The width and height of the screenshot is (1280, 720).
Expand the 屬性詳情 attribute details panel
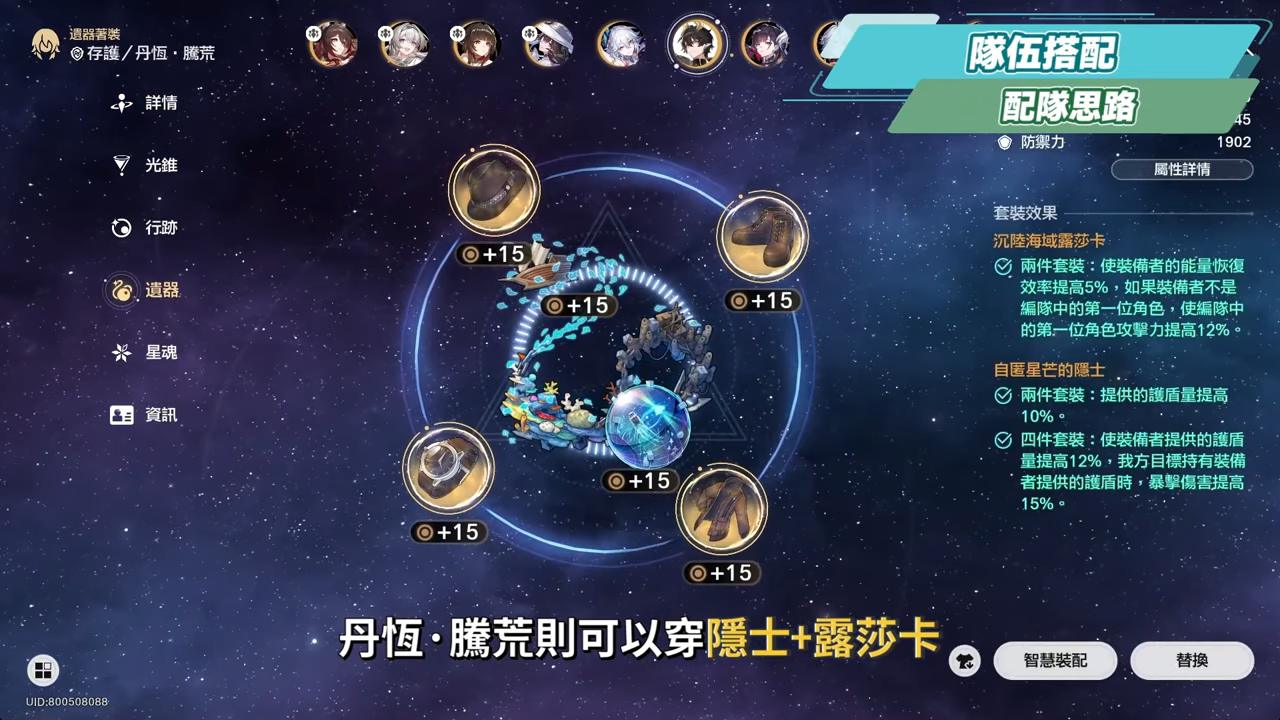pos(1183,170)
